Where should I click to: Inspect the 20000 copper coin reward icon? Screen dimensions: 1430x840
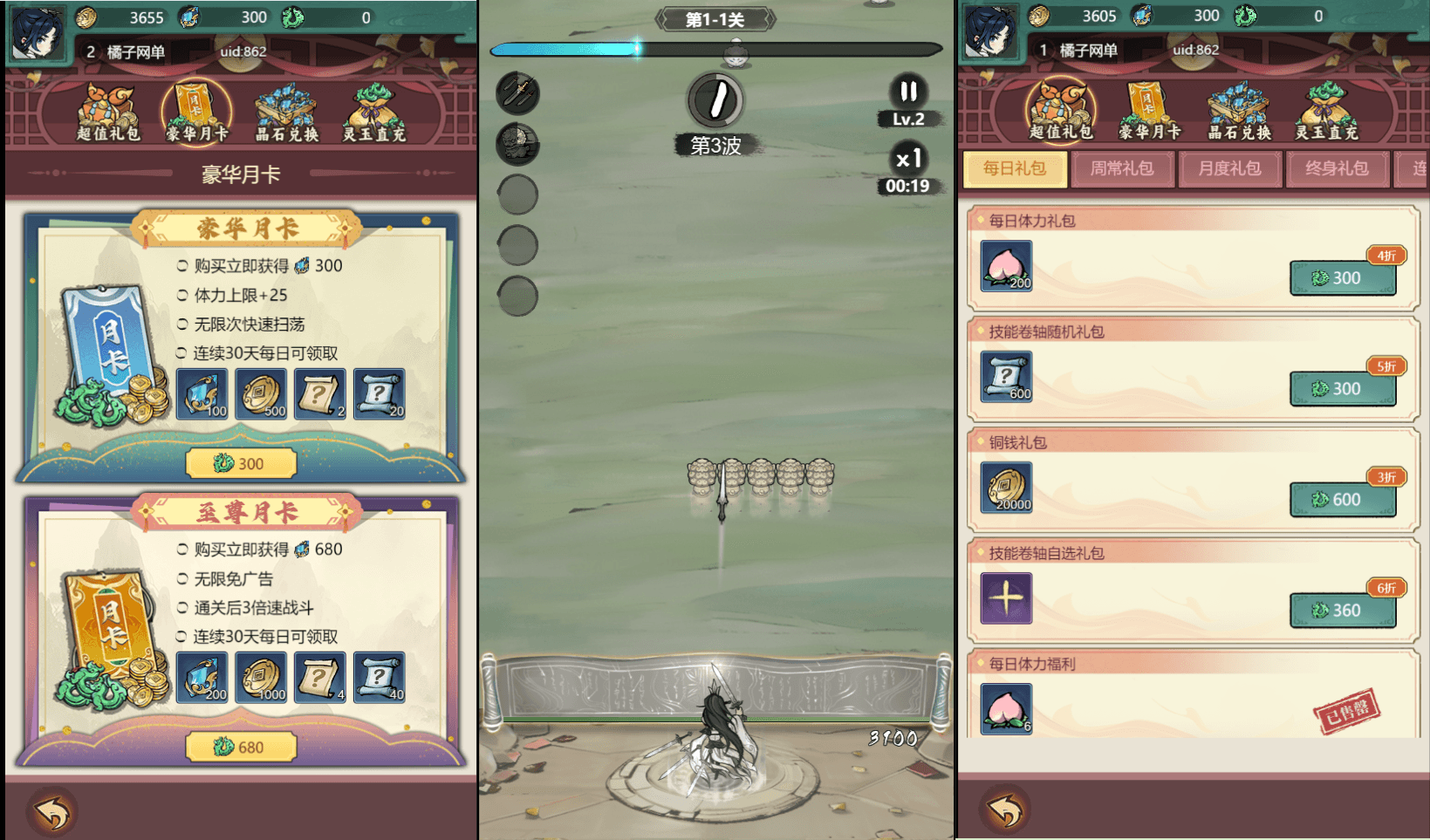[x=1007, y=487]
